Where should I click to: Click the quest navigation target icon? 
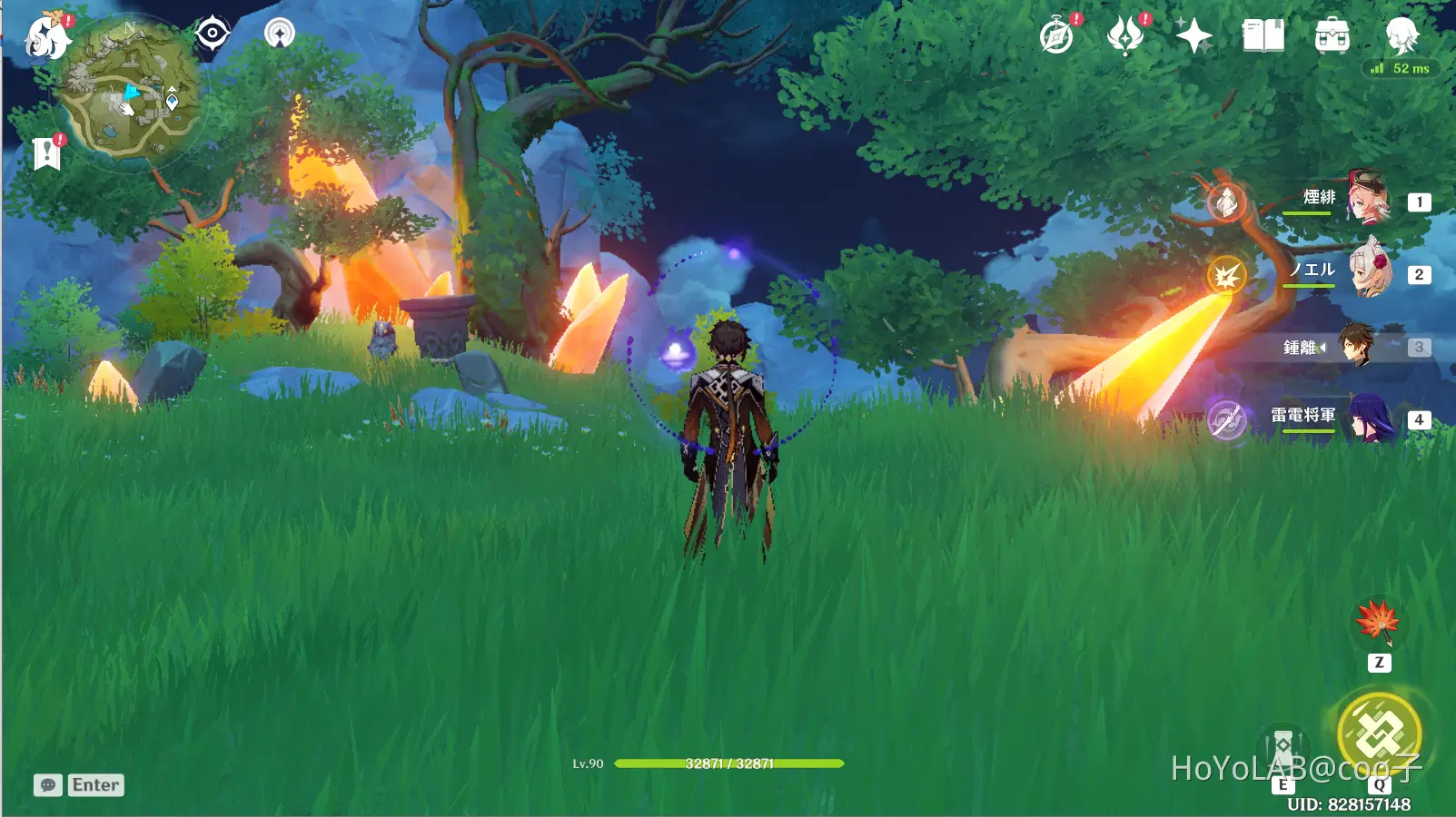(212, 34)
